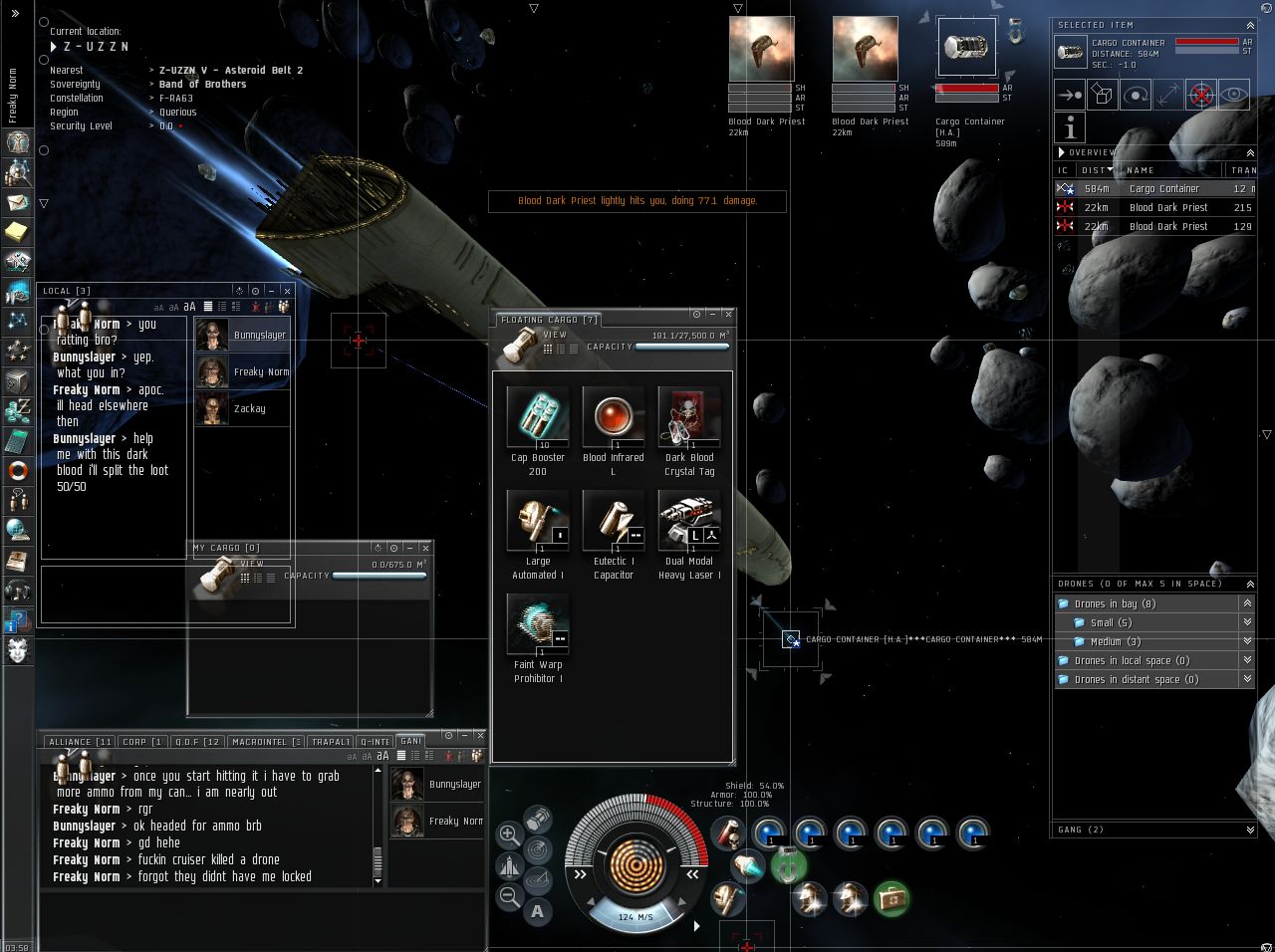Open the Corp chat tab
Screen dimensions: 1275x952
click(x=141, y=742)
